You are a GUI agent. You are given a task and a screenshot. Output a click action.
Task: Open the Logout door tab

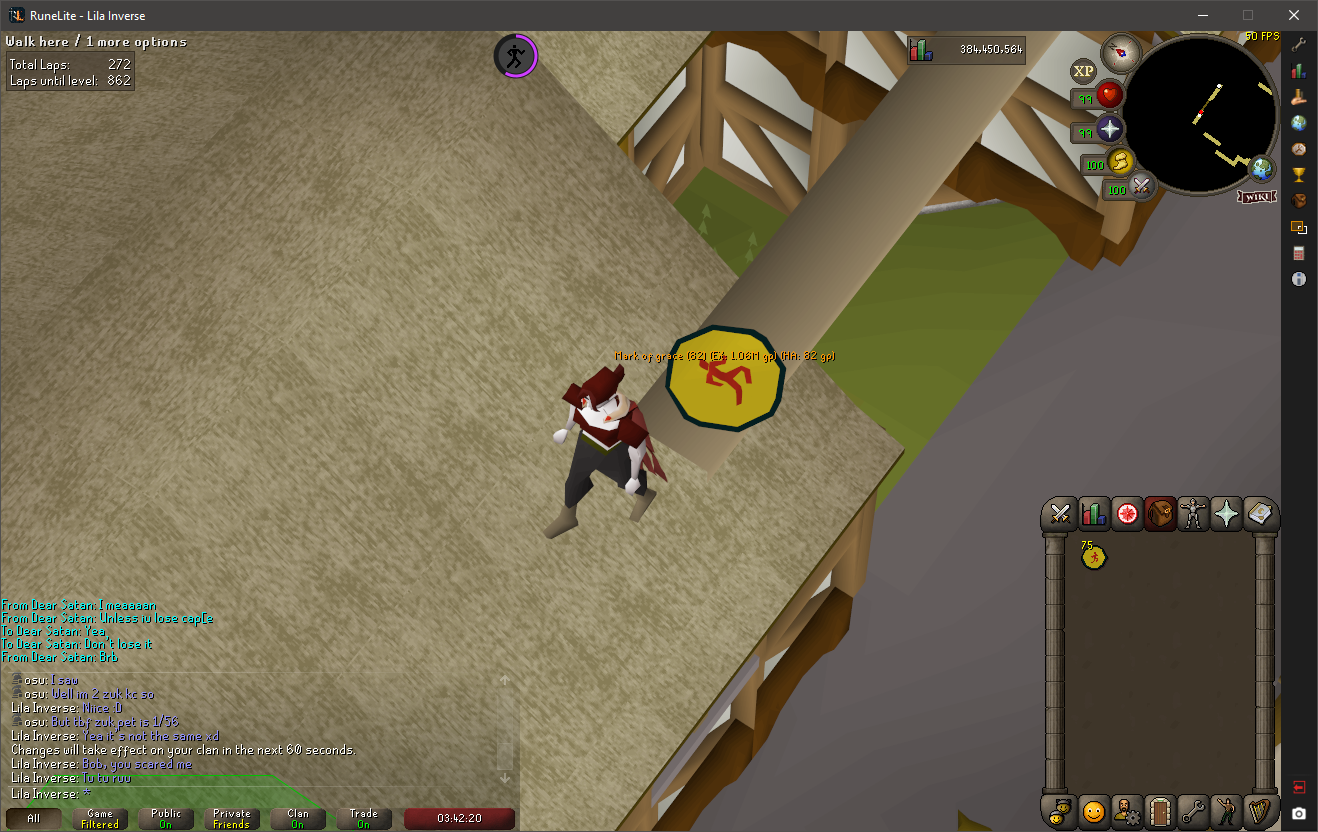[1160, 811]
